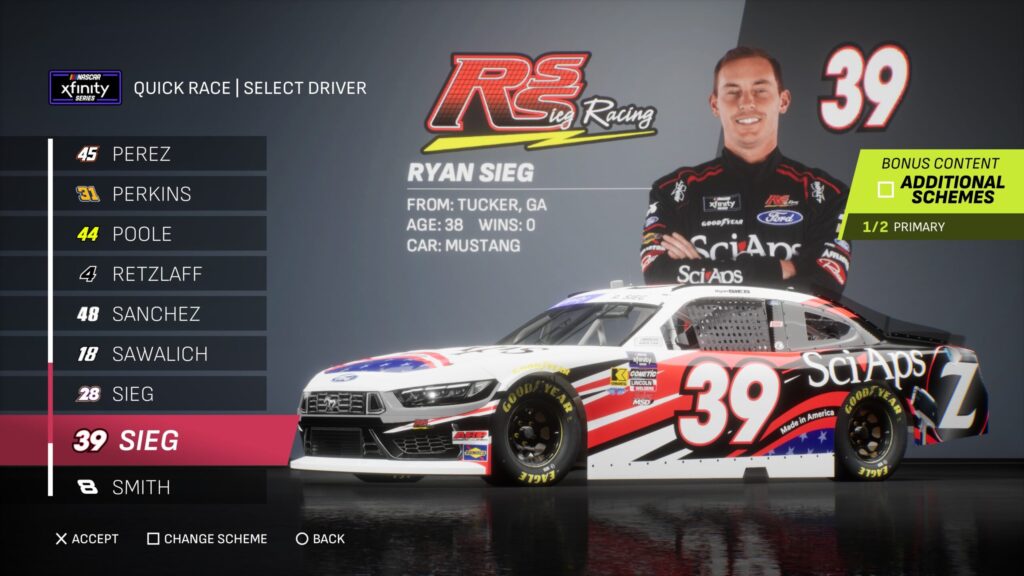Select Retzlaff from the driver list
This screenshot has width=1024, height=576.
[x=154, y=274]
